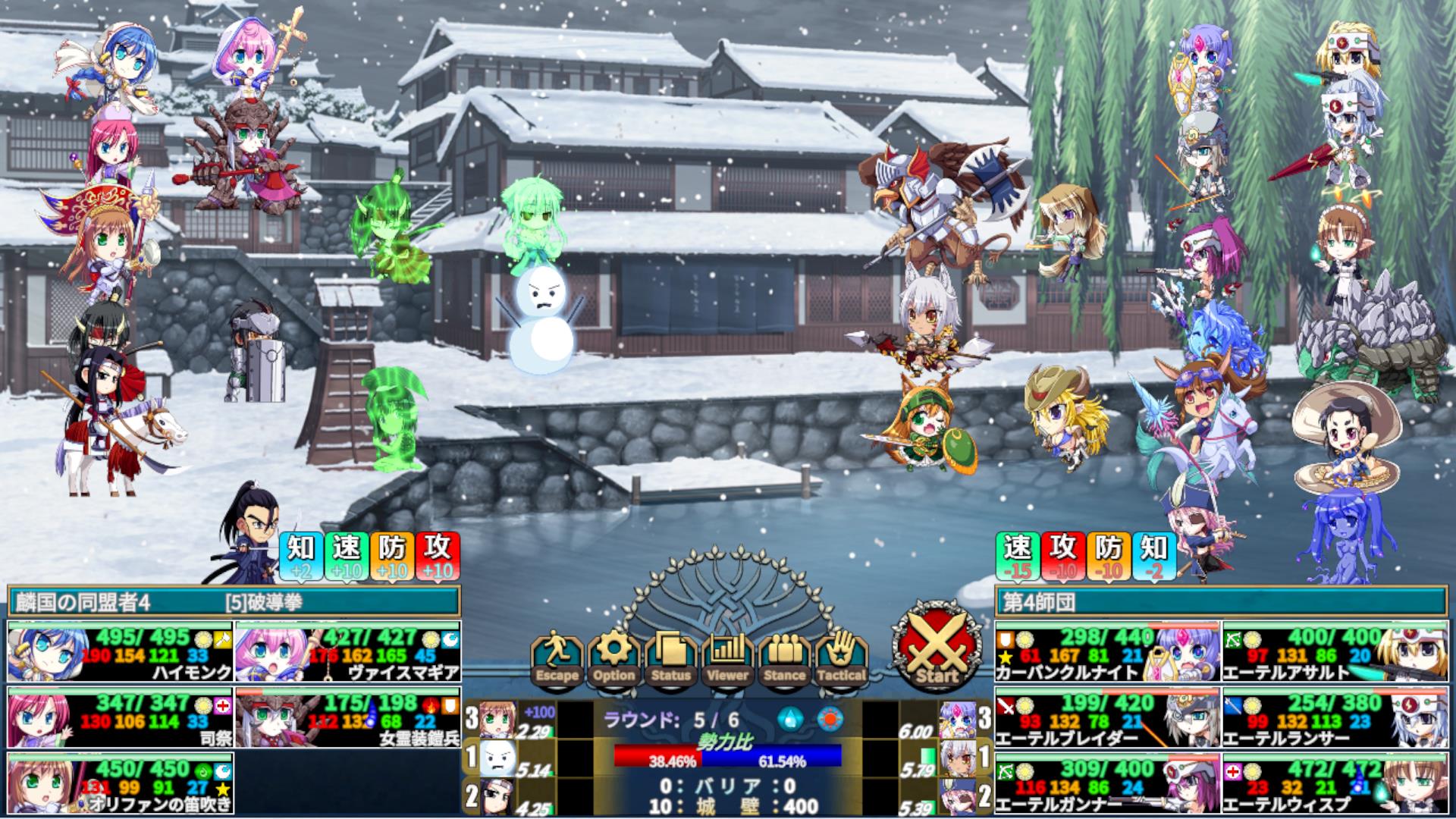Open the Option menu
This screenshot has height=819, width=1456.
click(x=614, y=658)
